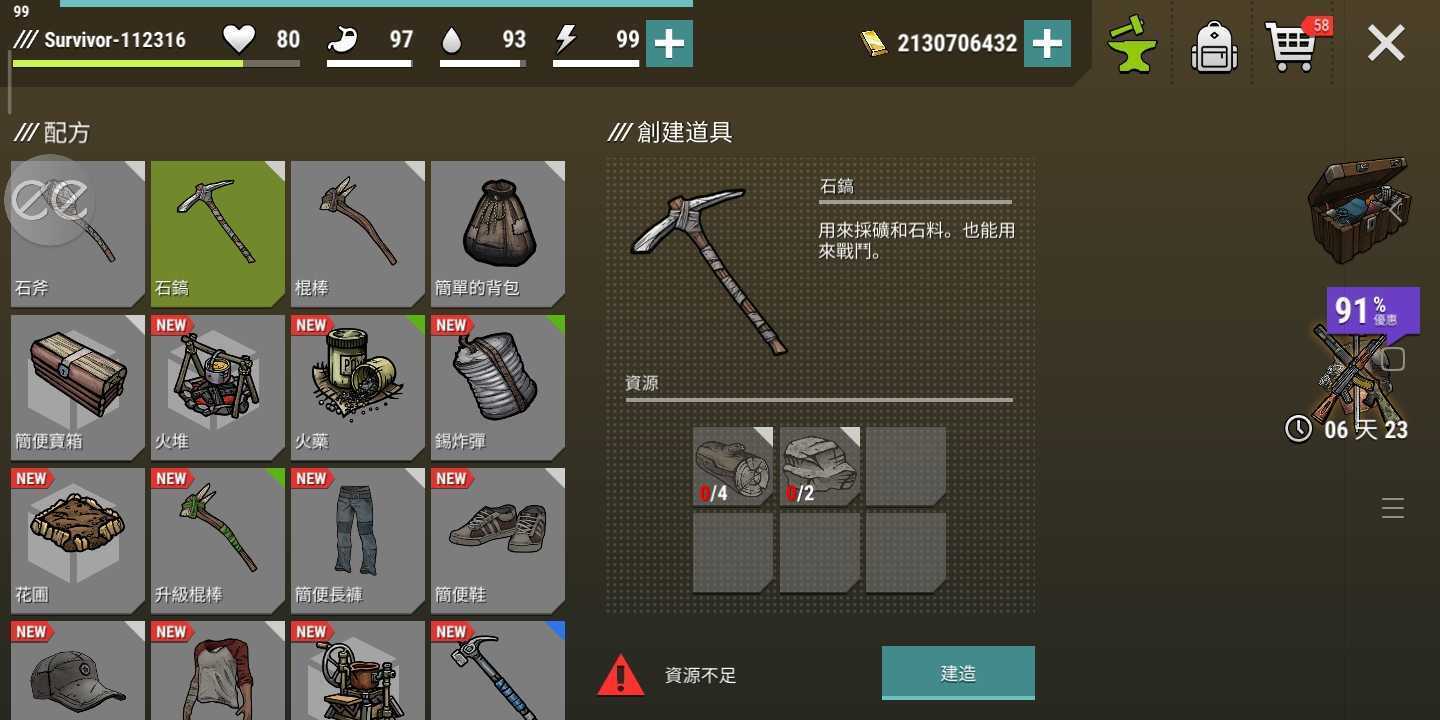
Task: Select the 石鎬 stone pickaxe recipe
Action: 217,230
